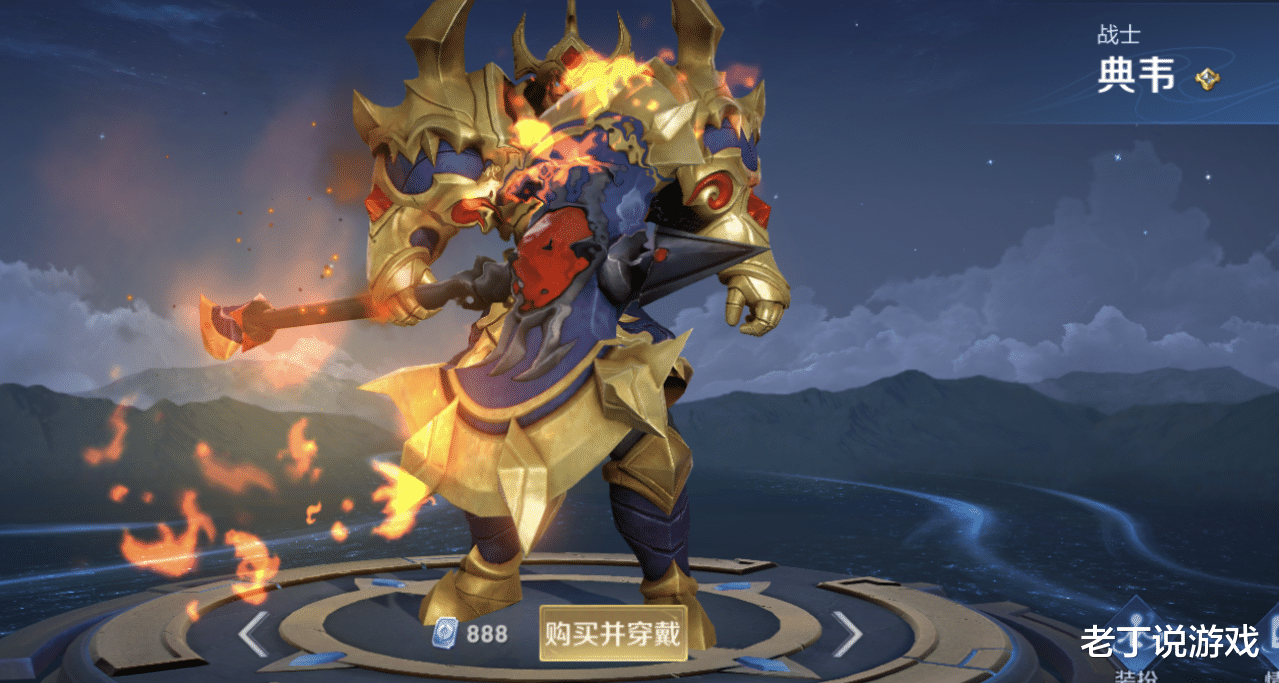Show the previous skin with left arrow
Screen dimensions: 1279x683
click(x=253, y=634)
